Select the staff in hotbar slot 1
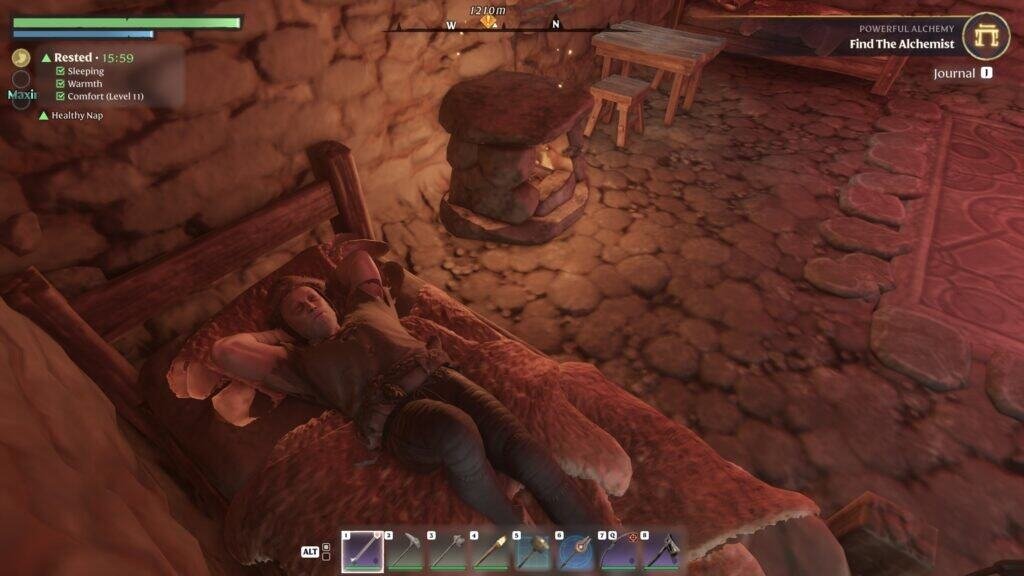The height and width of the screenshot is (576, 1024). (x=362, y=550)
